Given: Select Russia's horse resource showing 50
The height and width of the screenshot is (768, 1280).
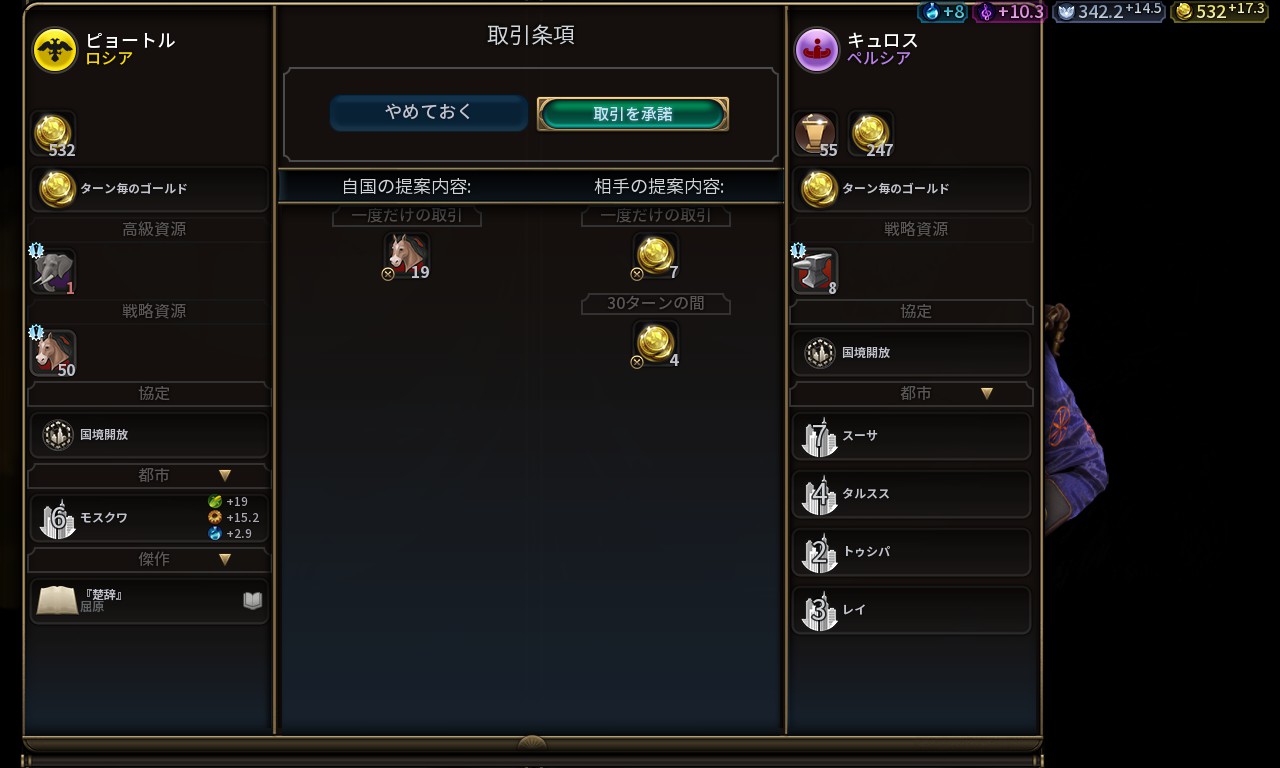Looking at the screenshot, I should [53, 353].
